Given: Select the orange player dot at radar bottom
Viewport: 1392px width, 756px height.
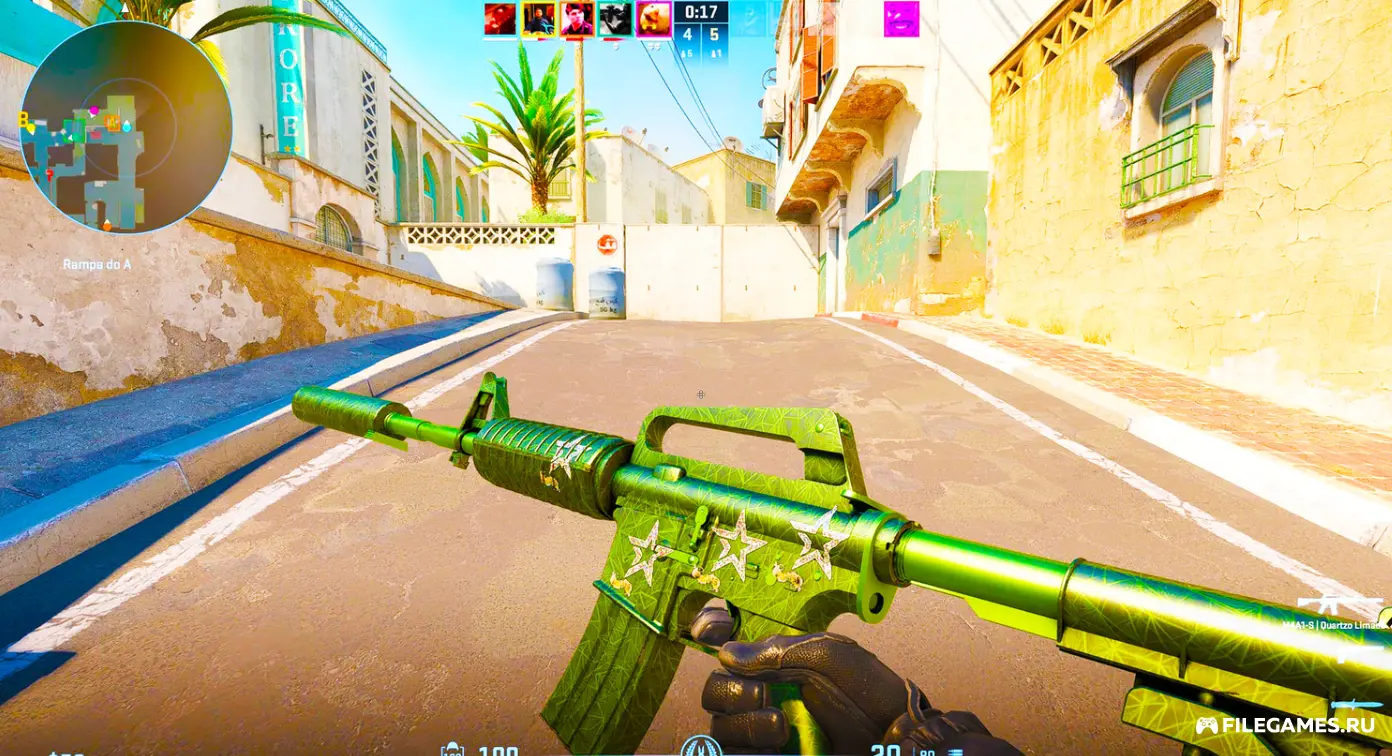Looking at the screenshot, I should (x=107, y=226).
